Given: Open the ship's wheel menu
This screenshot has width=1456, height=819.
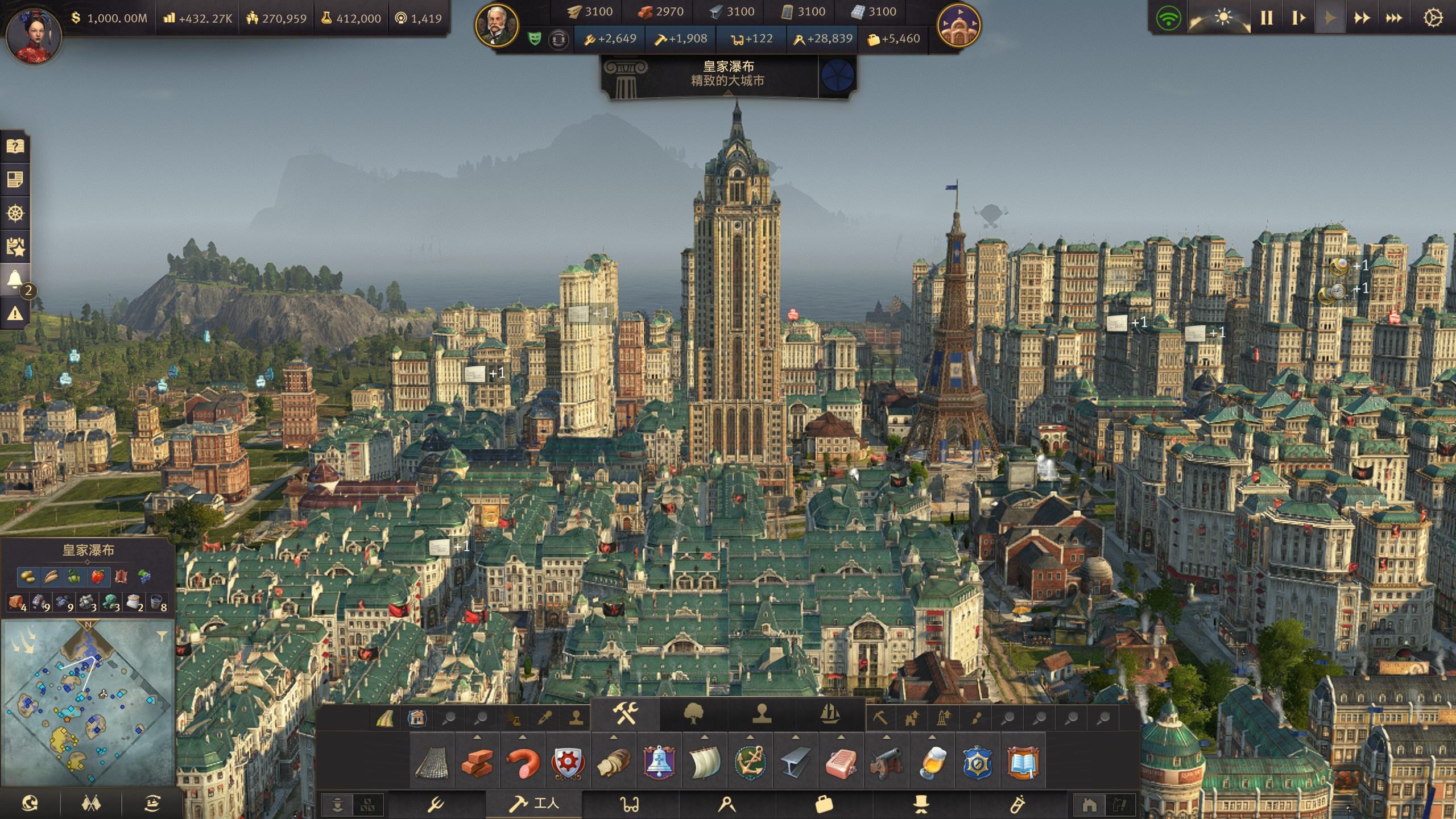Looking at the screenshot, I should pos(15,213).
